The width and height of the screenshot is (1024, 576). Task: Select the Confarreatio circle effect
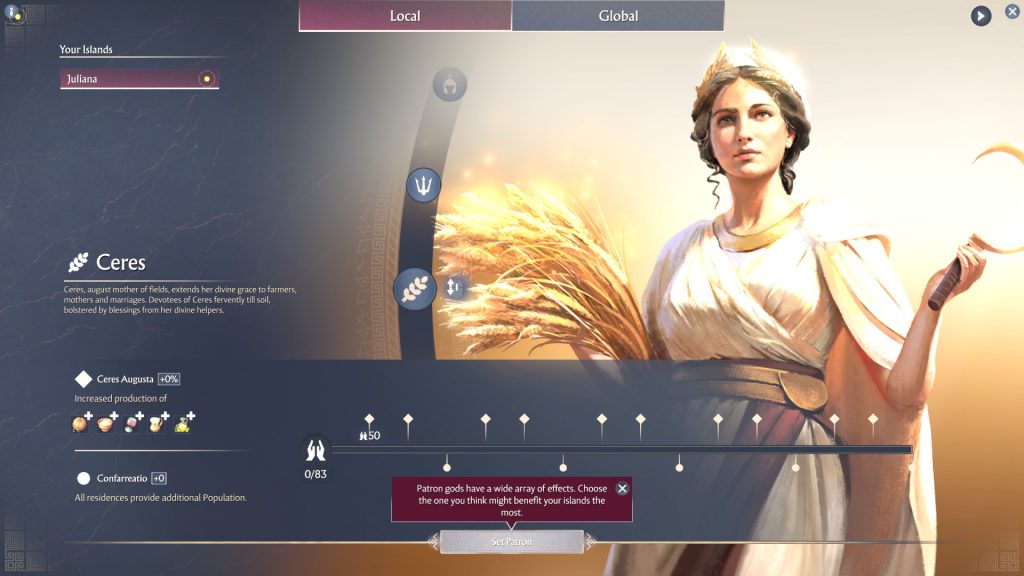pos(84,478)
